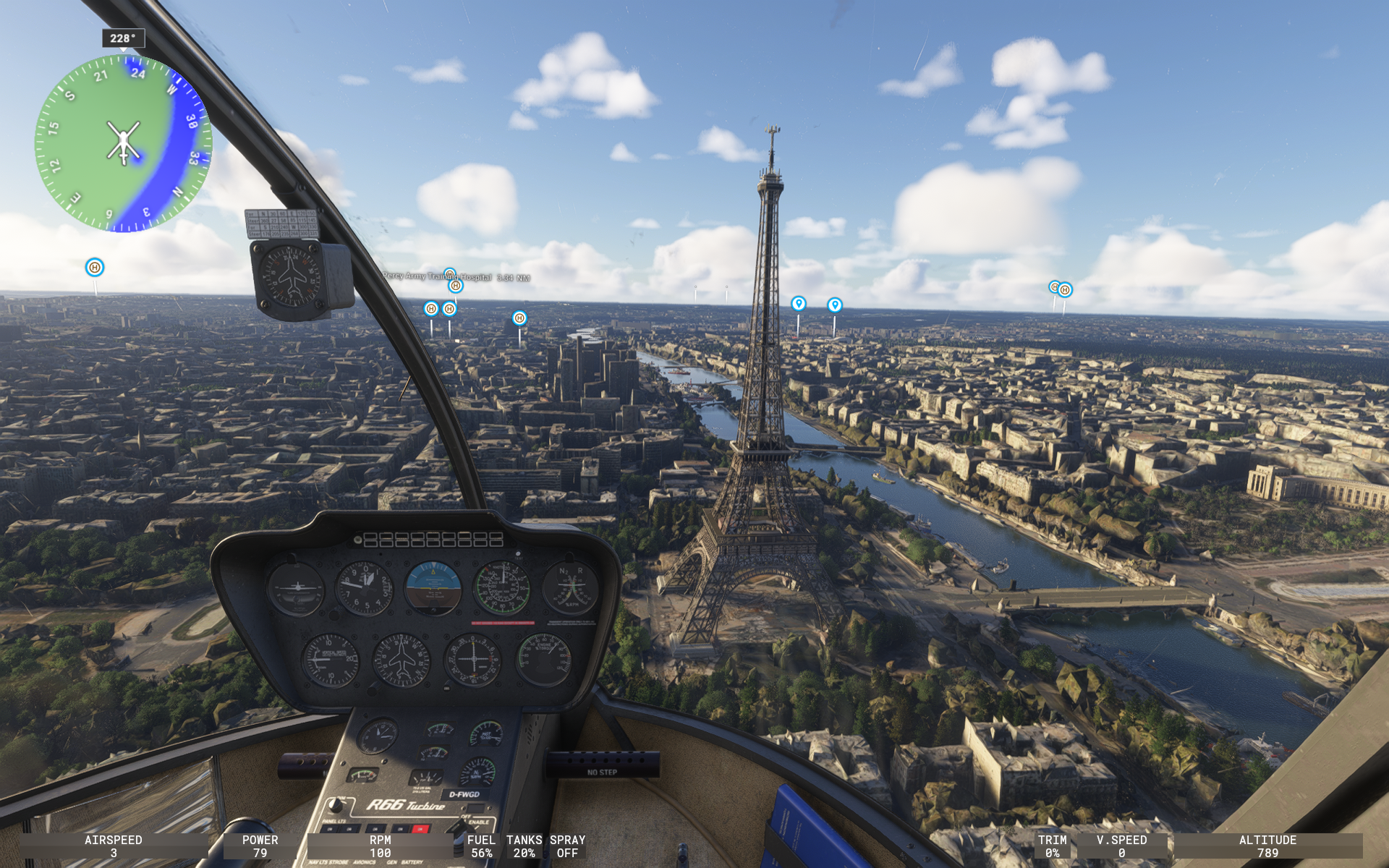Viewport: 1389px width, 868px height.
Task: Select the helipad marker beneath the compass minimap
Action: coord(95,268)
